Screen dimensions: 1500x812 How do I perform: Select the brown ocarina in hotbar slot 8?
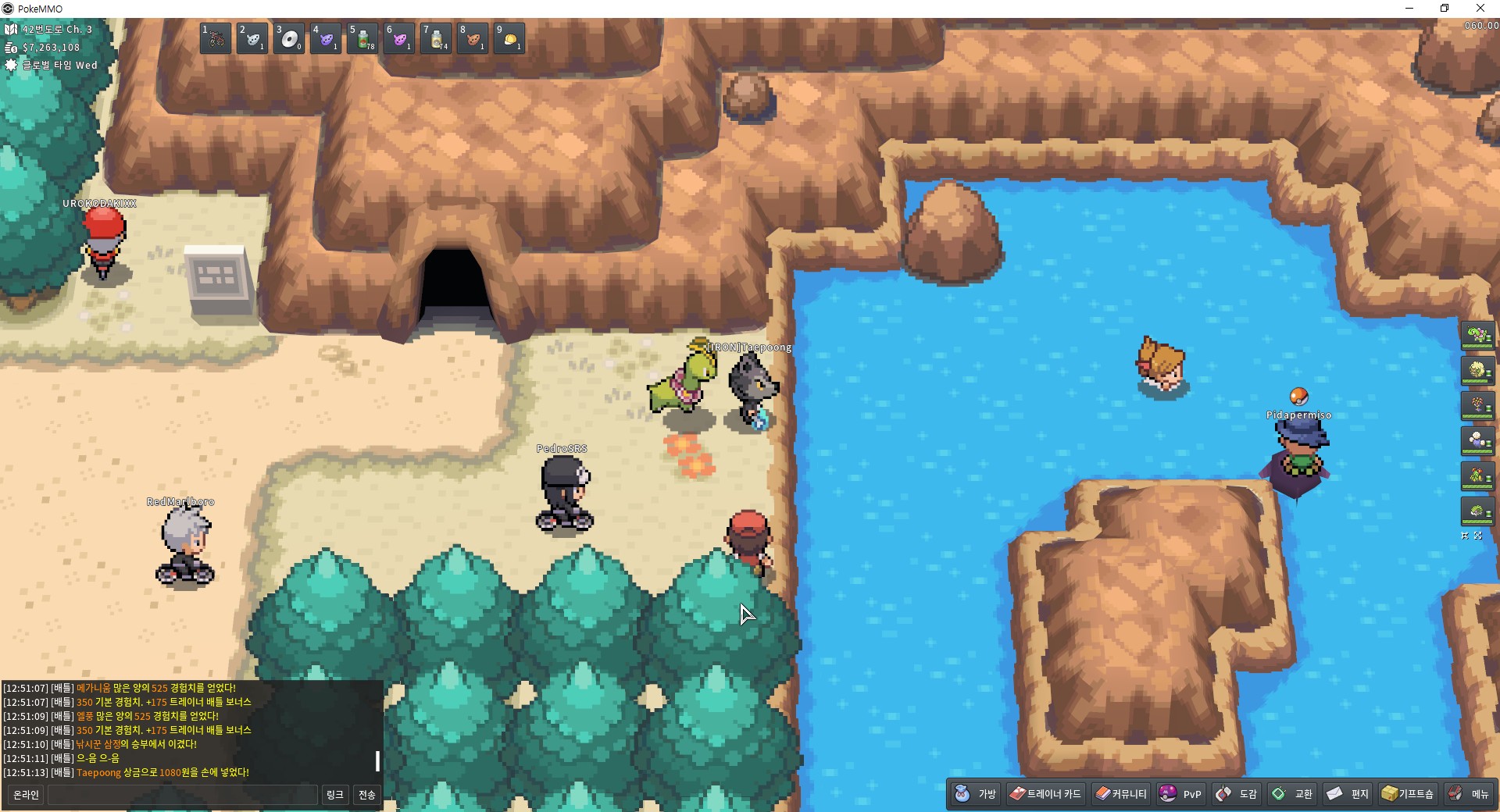pyautogui.click(x=473, y=38)
